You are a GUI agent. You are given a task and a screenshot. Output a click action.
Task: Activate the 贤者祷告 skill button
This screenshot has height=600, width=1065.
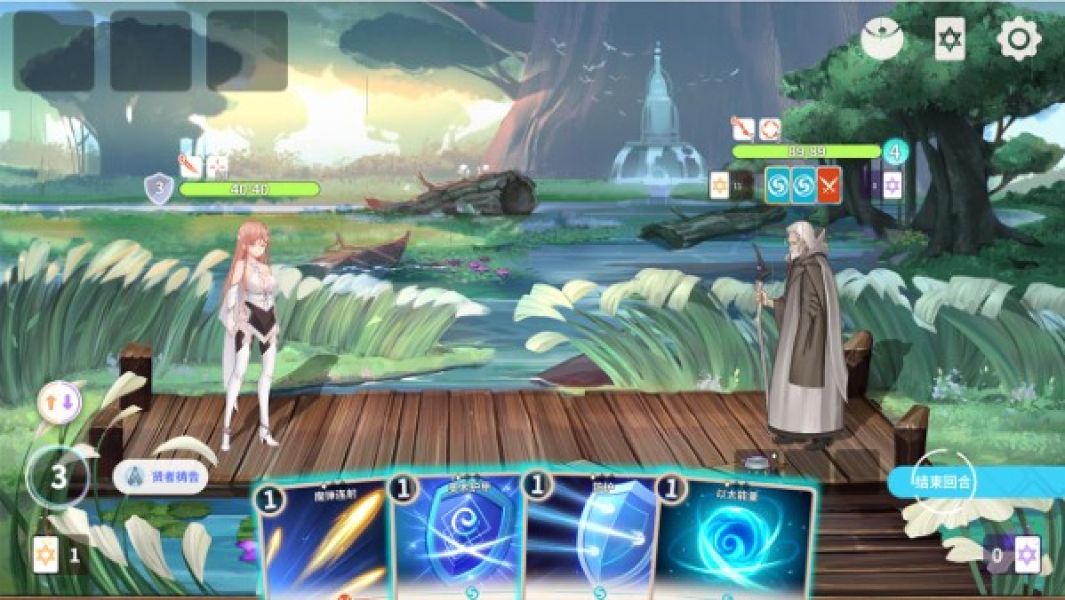pos(160,477)
